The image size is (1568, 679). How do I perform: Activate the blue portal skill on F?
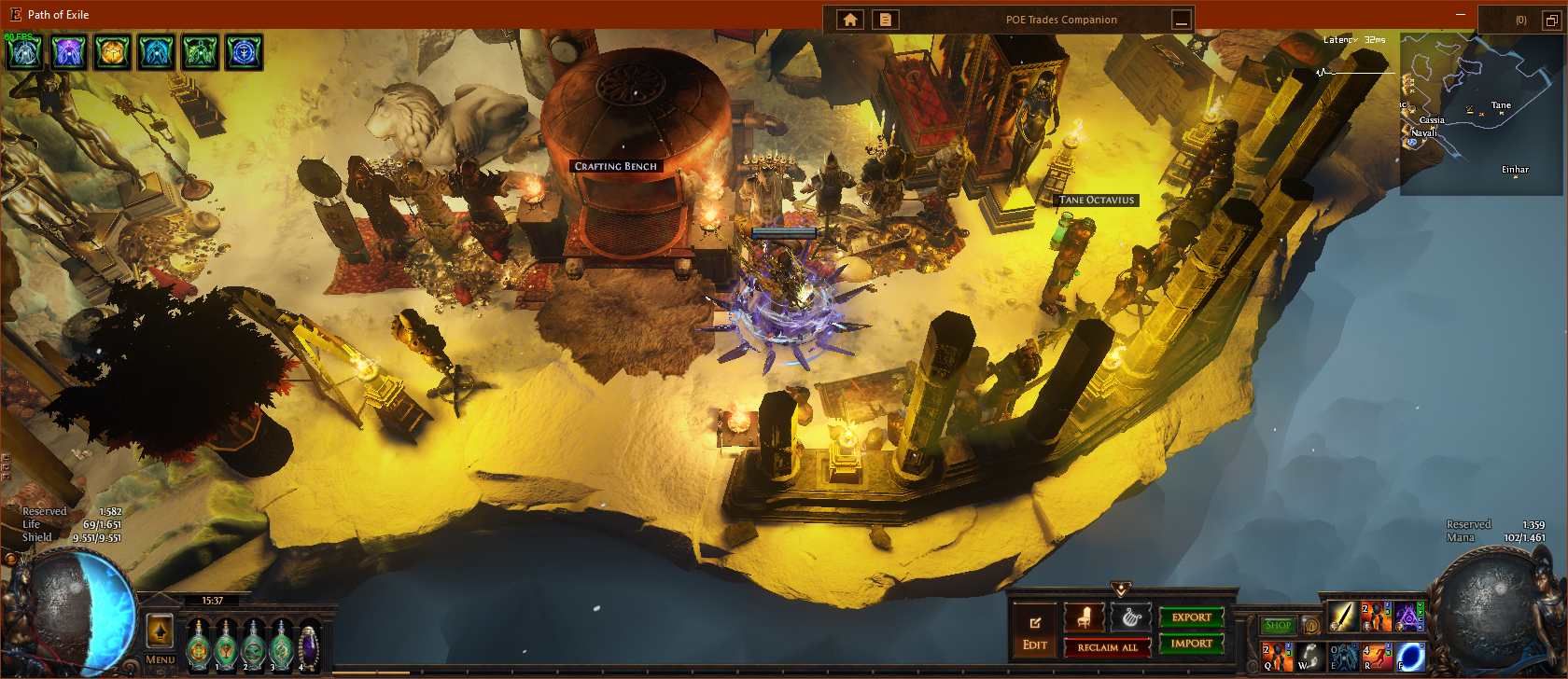click(x=1410, y=657)
